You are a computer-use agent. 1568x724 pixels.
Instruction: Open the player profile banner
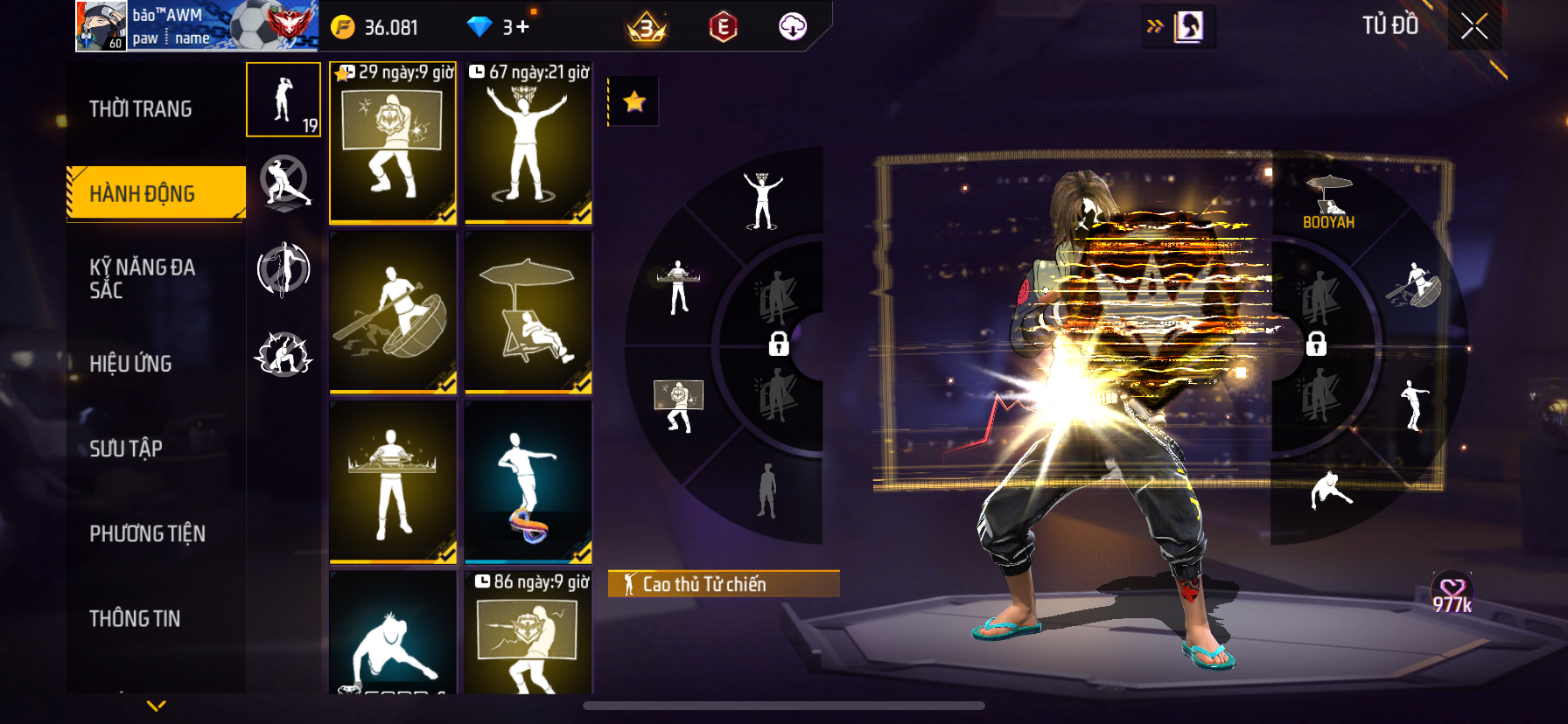196,26
